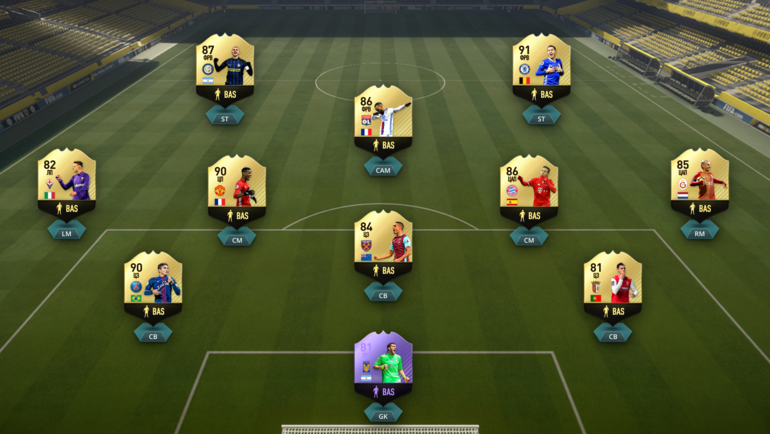
Task: Choose the 85-rated right midfielder card
Action: [699, 182]
